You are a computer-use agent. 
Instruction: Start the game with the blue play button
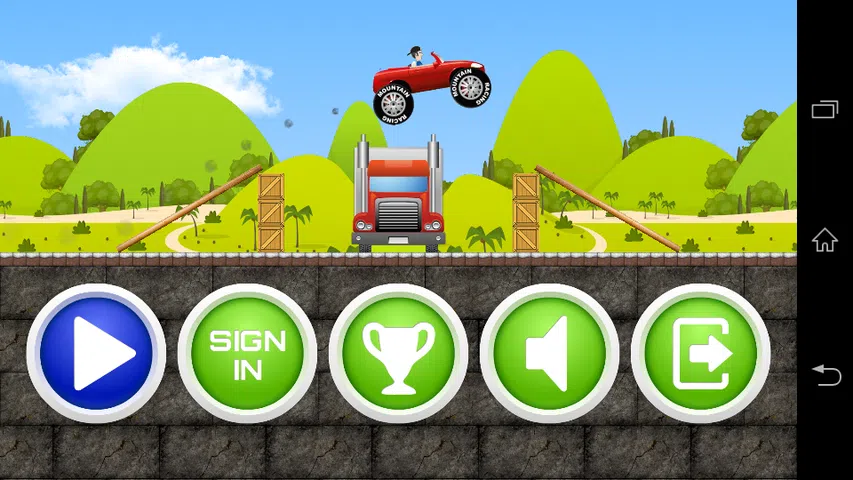(x=97, y=353)
